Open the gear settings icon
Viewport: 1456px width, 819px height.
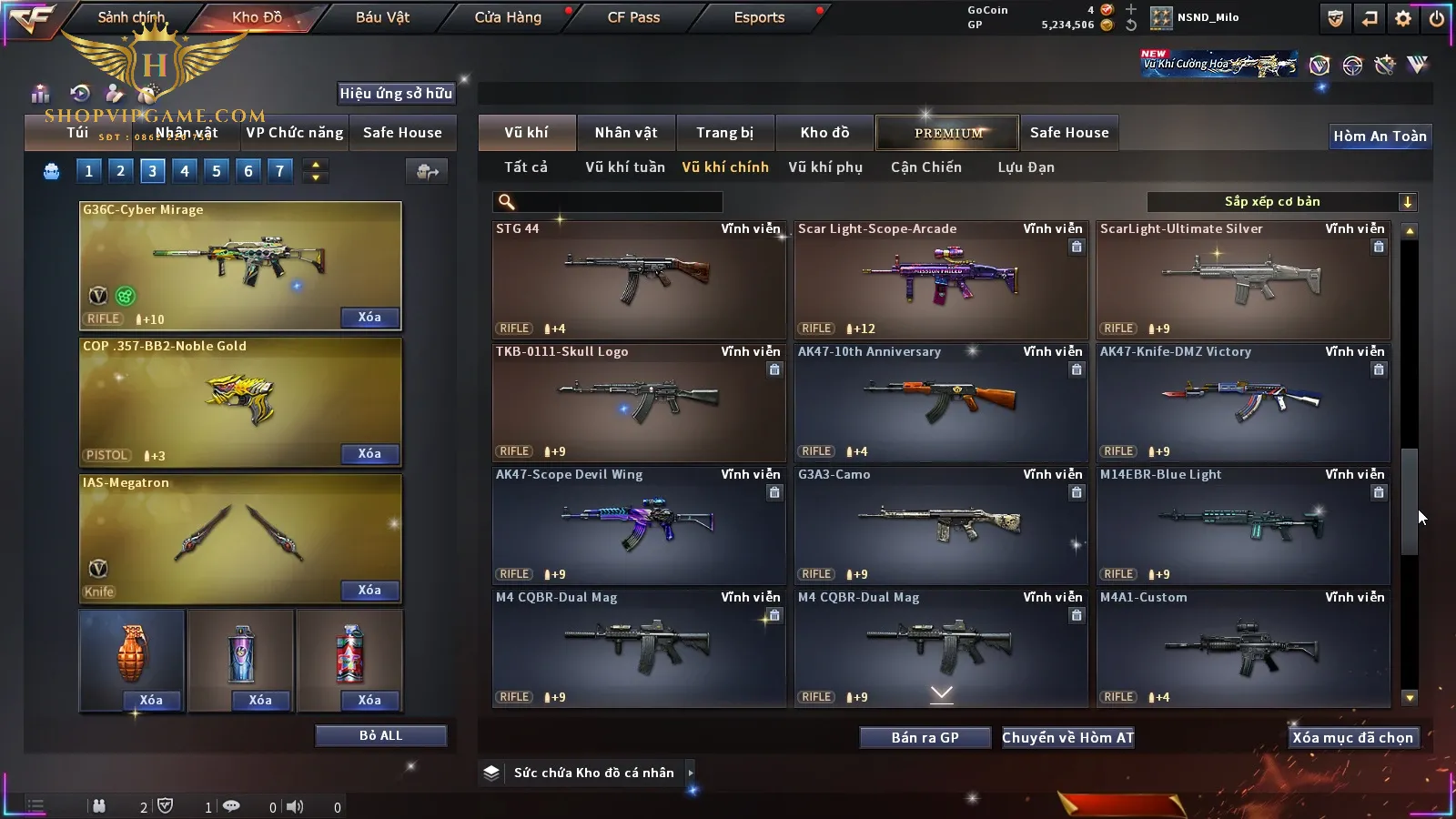click(1403, 18)
